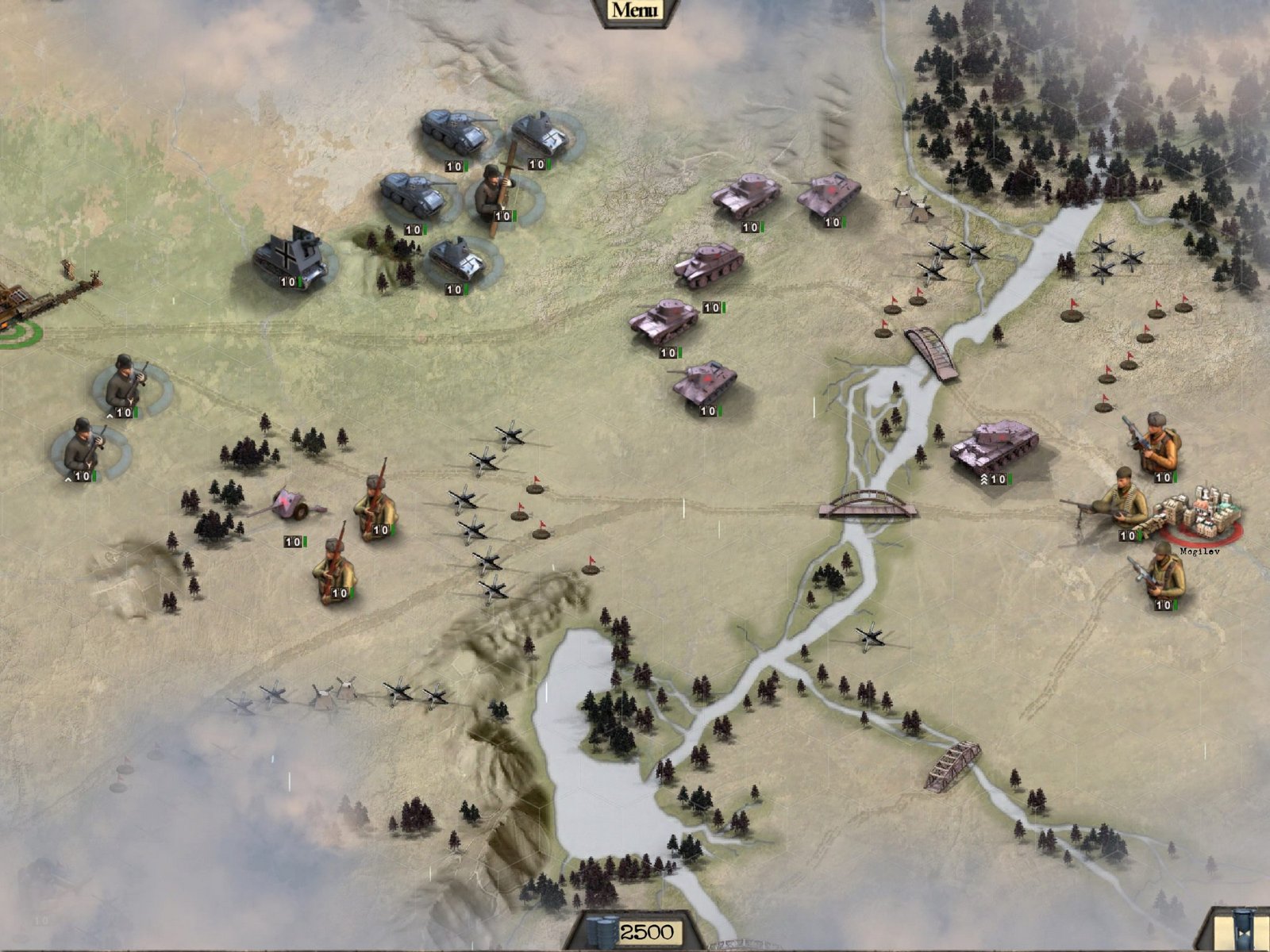The height and width of the screenshot is (952, 1270).
Task: Select the German gun with black cross
Action: 291,254
